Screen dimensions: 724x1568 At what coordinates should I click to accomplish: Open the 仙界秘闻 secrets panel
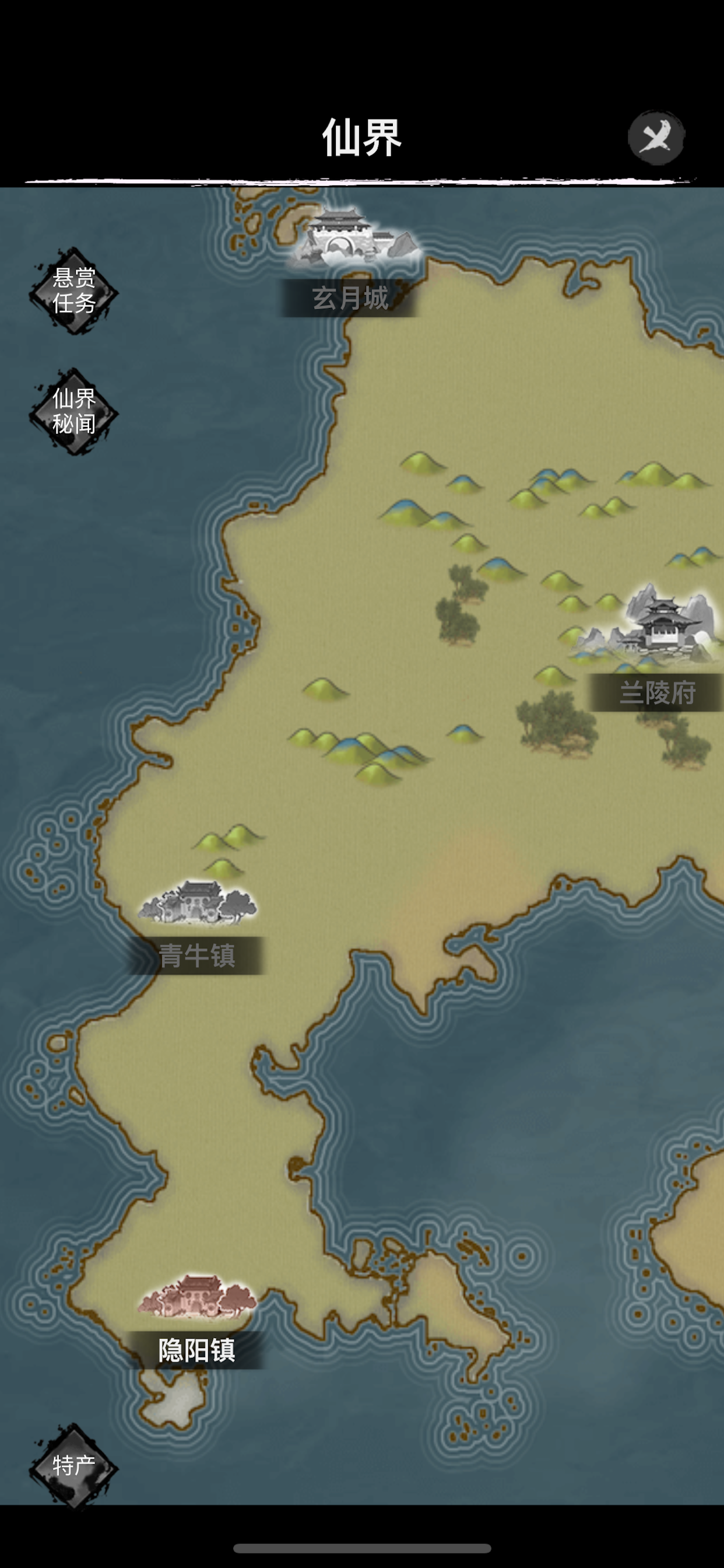tap(73, 411)
